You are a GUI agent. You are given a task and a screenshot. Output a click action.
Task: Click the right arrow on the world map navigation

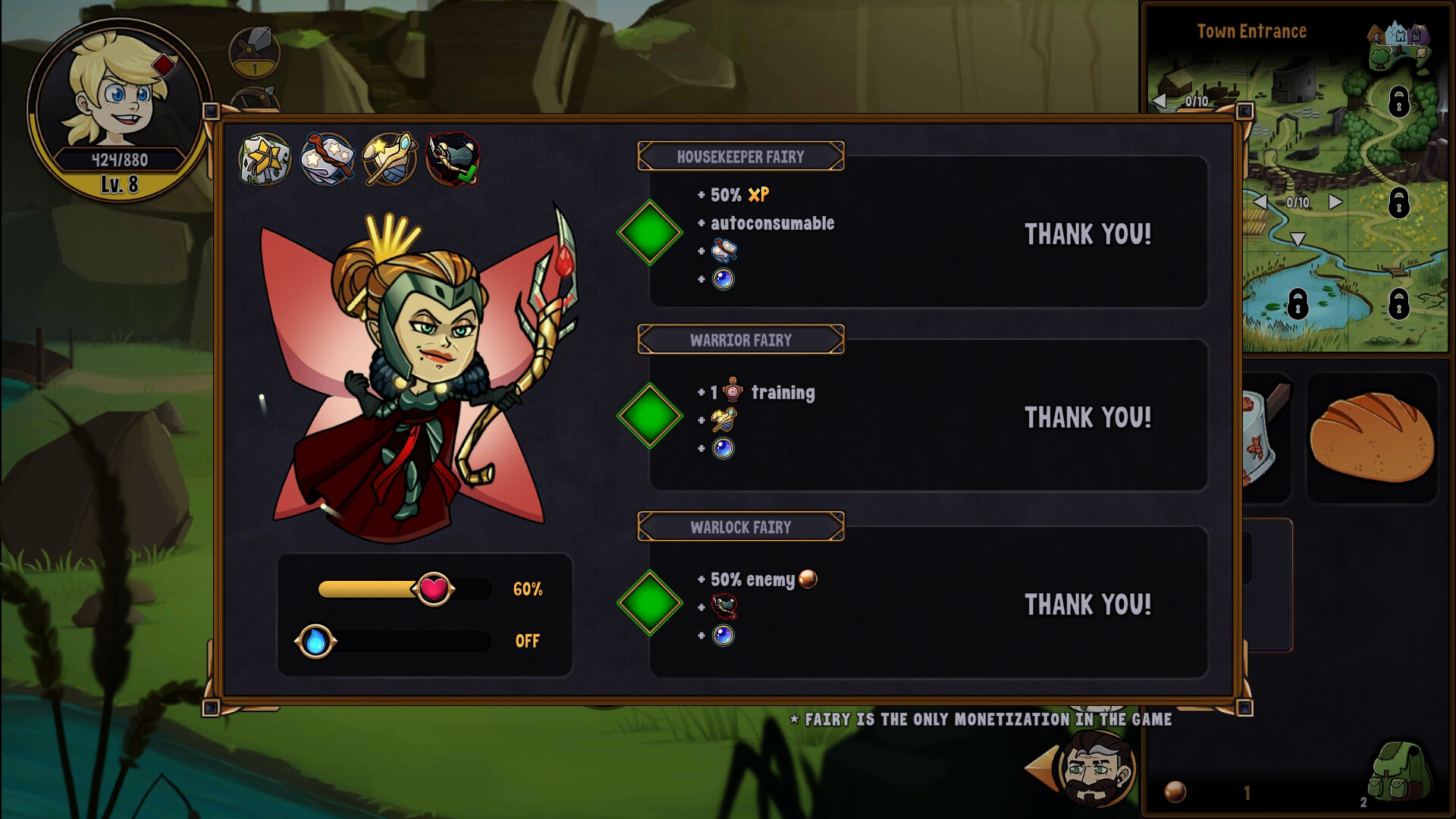coord(1335,202)
